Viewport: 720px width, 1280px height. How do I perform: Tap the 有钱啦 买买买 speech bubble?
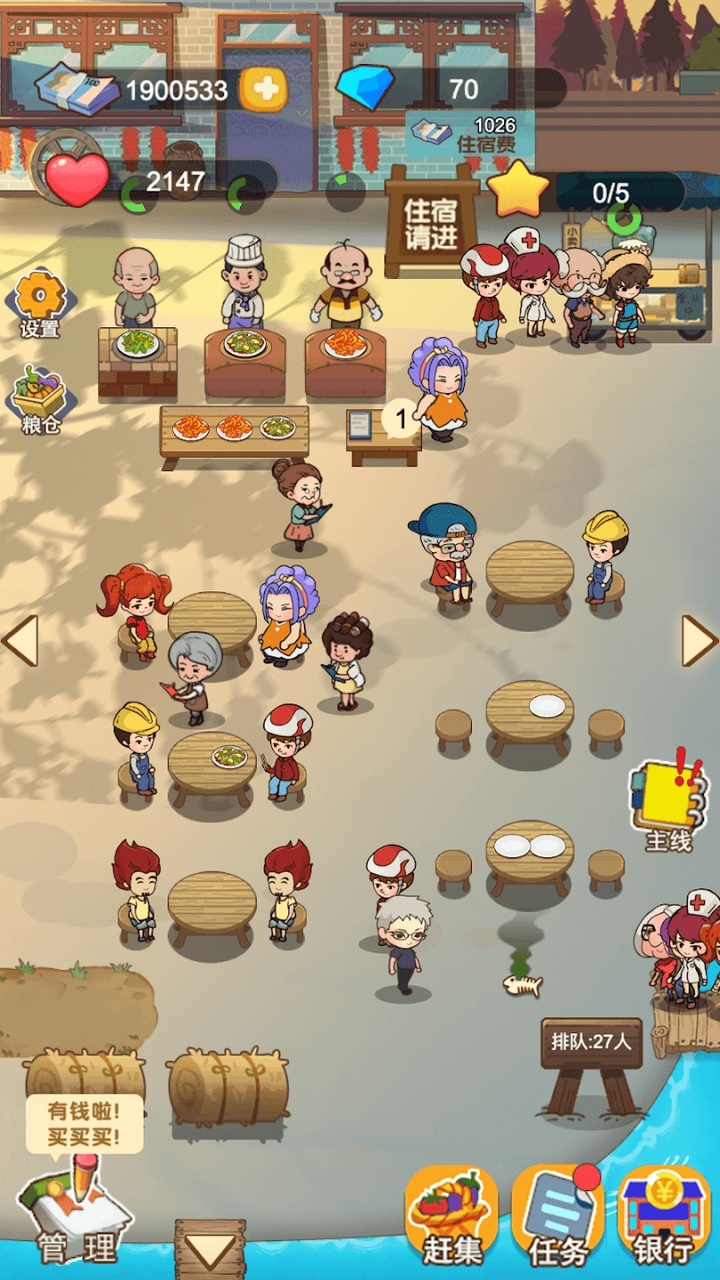pyautogui.click(x=84, y=1123)
